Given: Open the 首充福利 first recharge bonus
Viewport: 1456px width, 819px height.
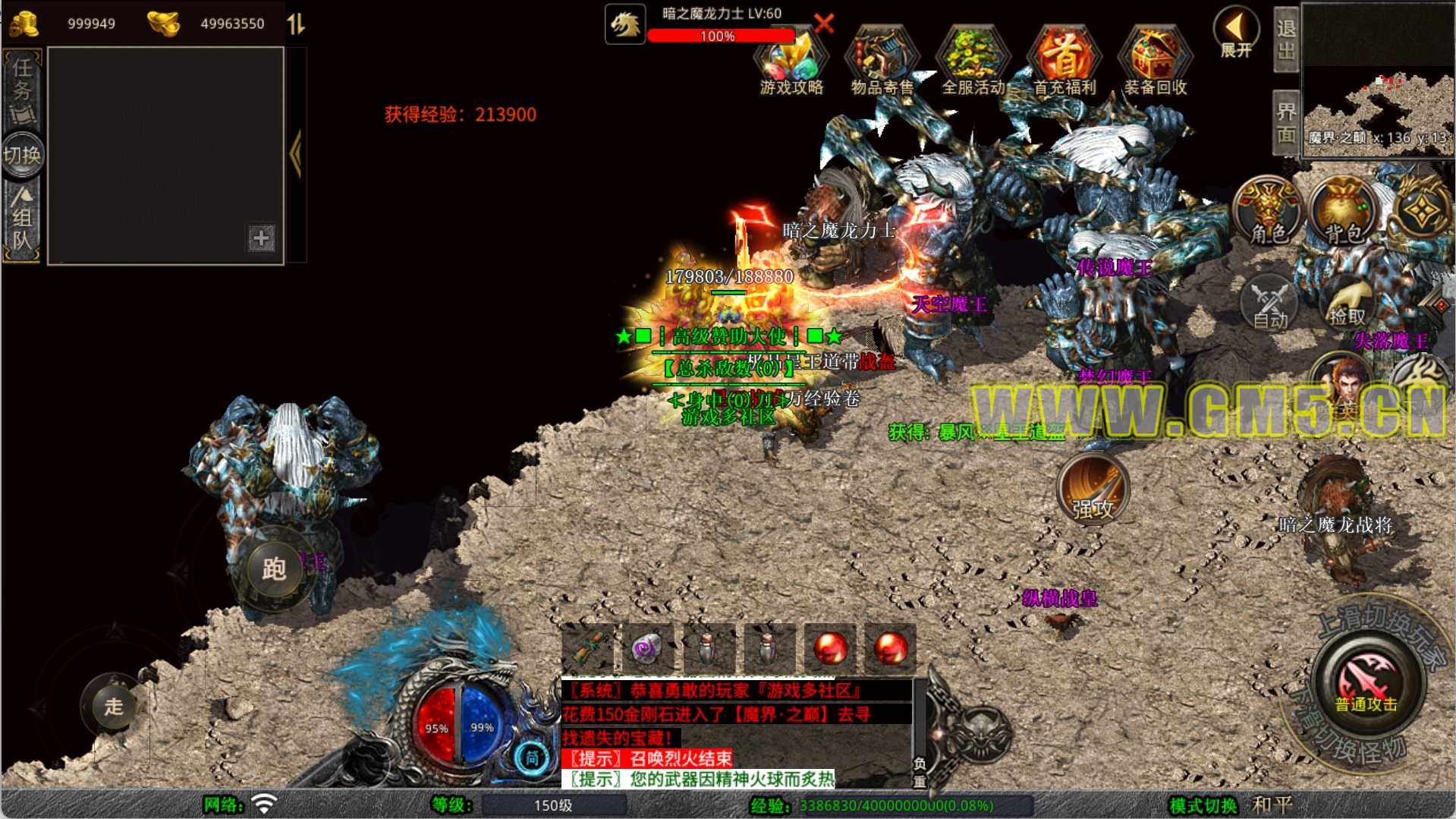Looking at the screenshot, I should tap(1064, 62).
